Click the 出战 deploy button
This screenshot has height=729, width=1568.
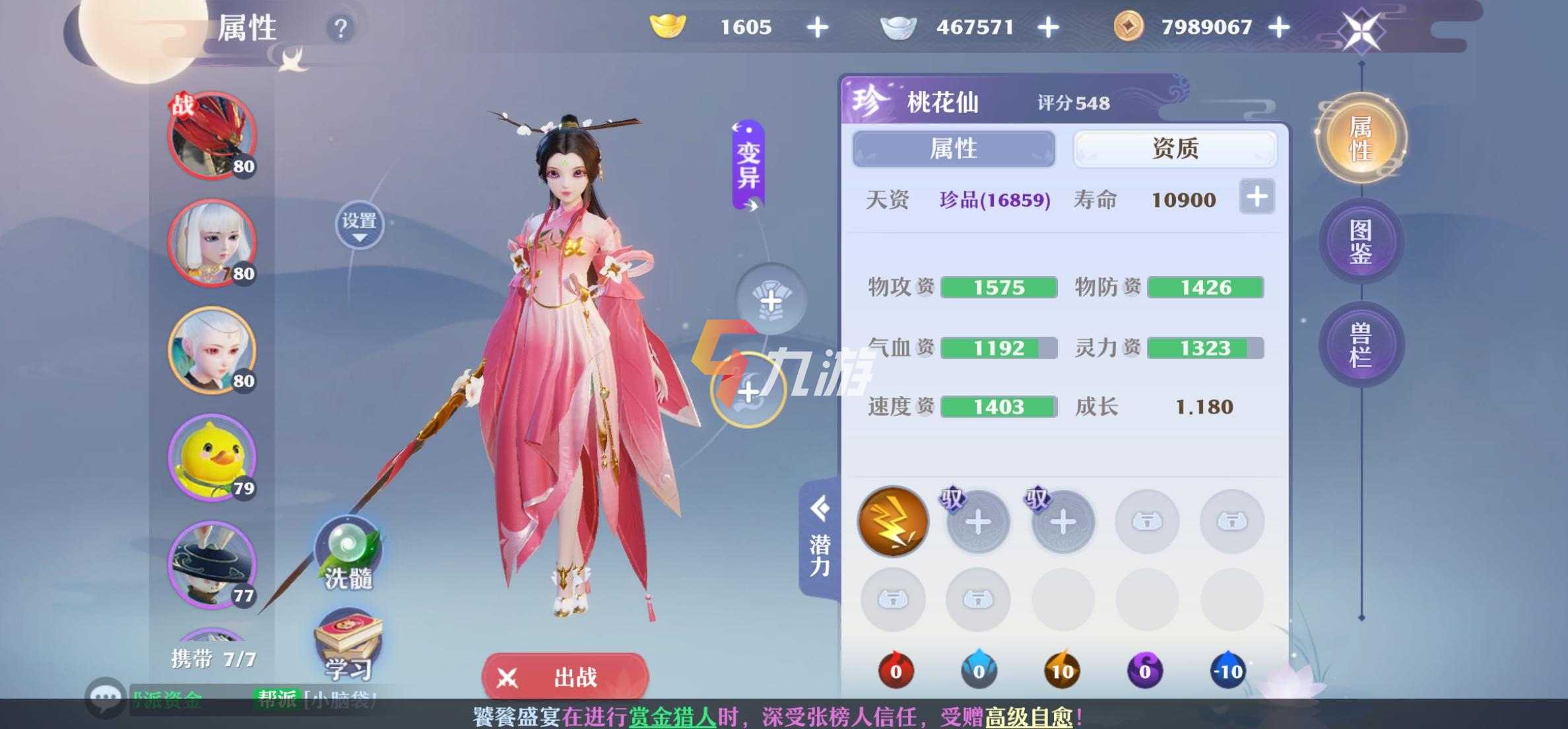565,677
